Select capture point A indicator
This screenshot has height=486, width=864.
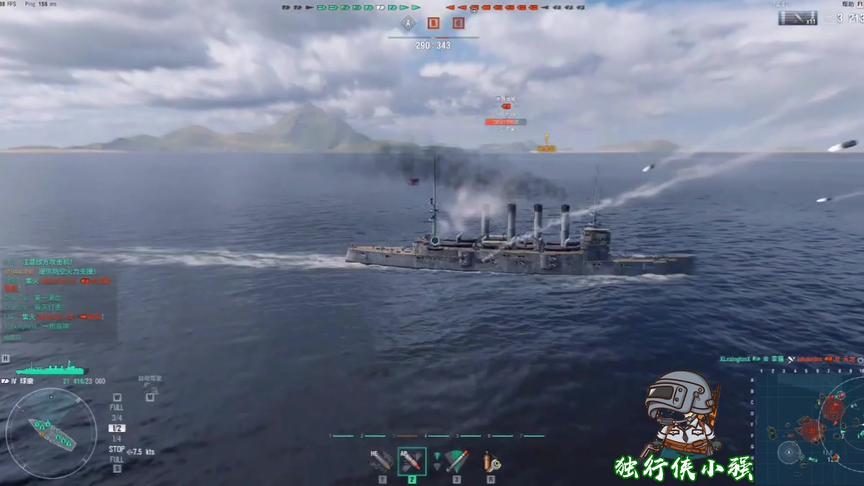coord(408,23)
